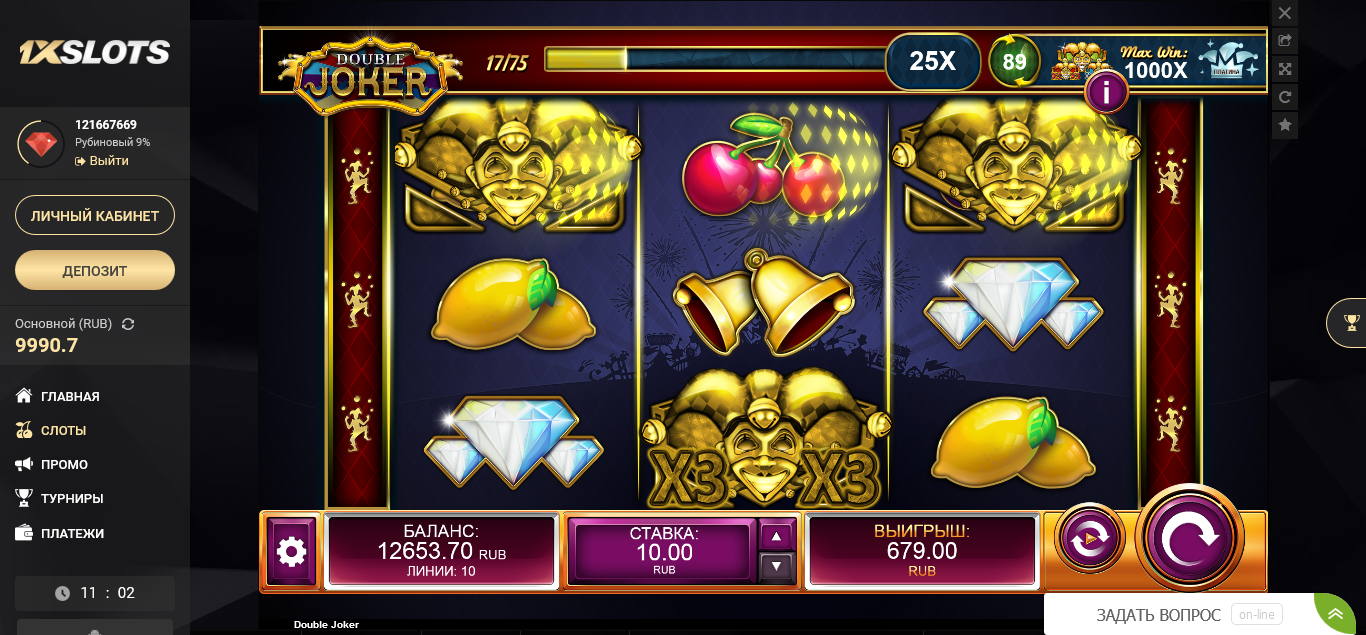Viewport: 1366px width, 635px height.
Task: Spin the reels with the large spin button
Action: point(1189,538)
